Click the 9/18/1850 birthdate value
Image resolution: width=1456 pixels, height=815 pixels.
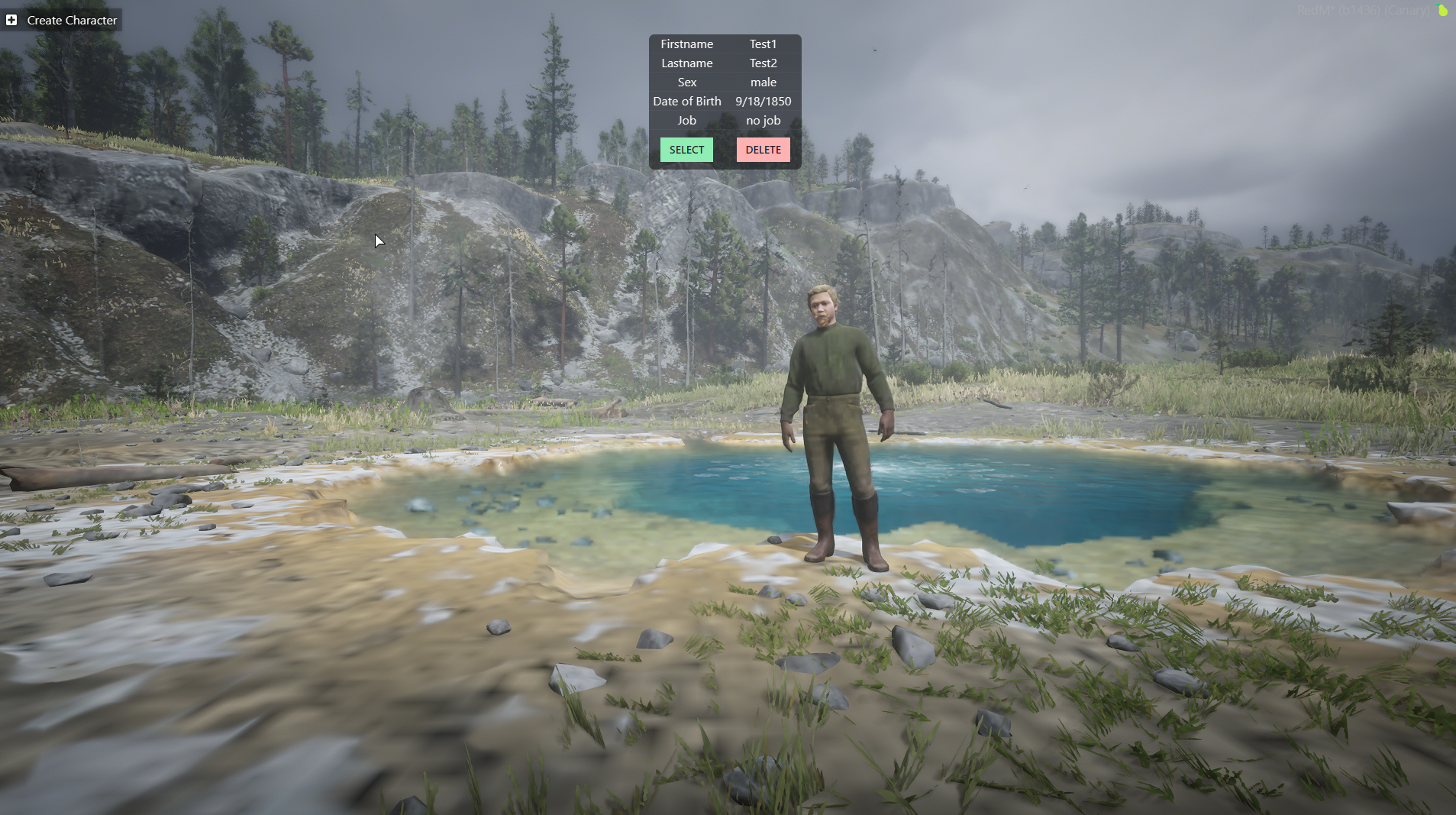(763, 101)
